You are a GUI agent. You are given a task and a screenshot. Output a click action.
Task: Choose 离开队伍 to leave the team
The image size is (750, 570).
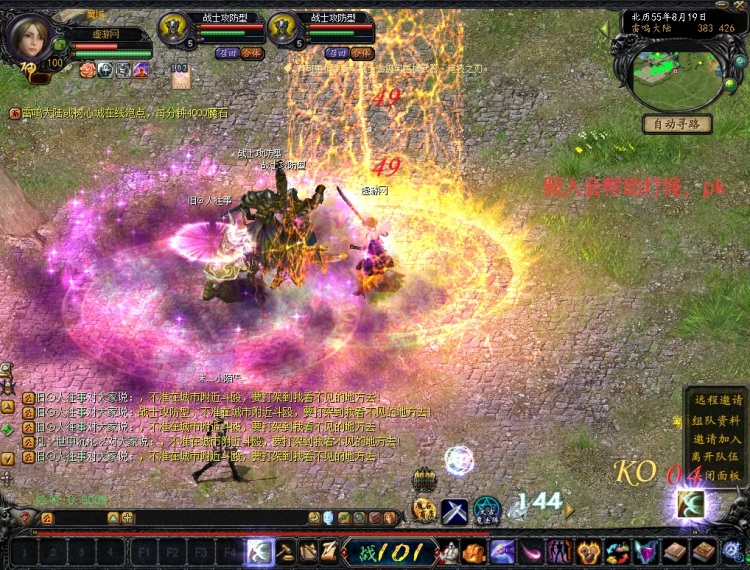coord(717,457)
